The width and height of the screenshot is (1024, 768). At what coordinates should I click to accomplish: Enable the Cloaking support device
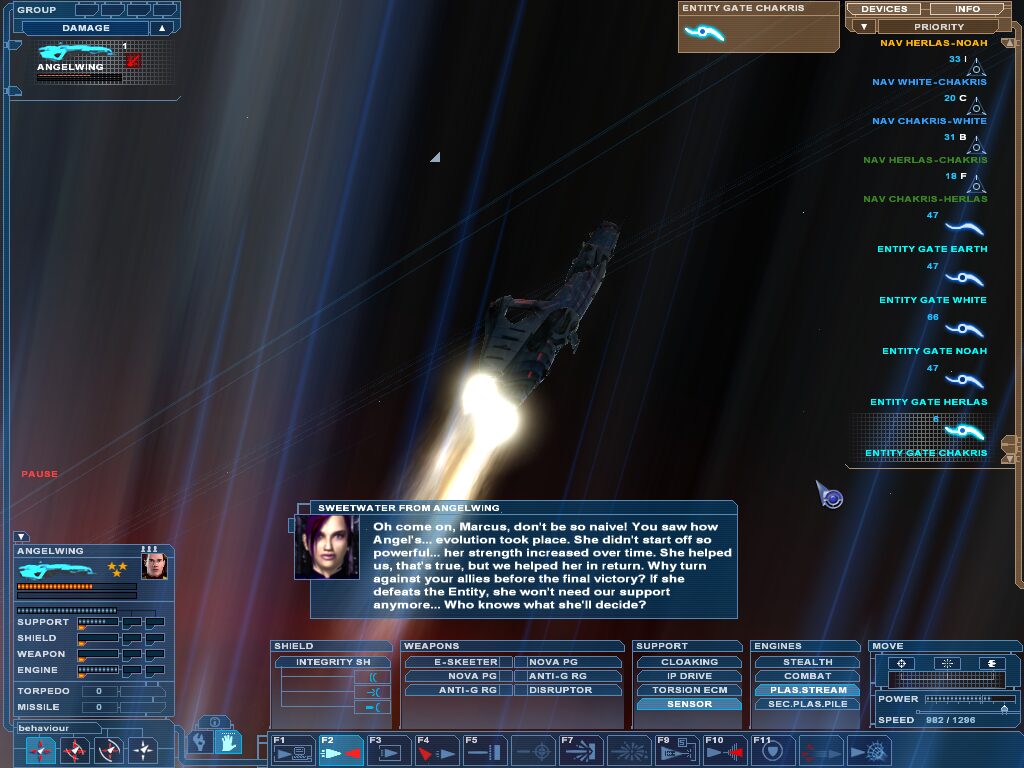[x=689, y=662]
